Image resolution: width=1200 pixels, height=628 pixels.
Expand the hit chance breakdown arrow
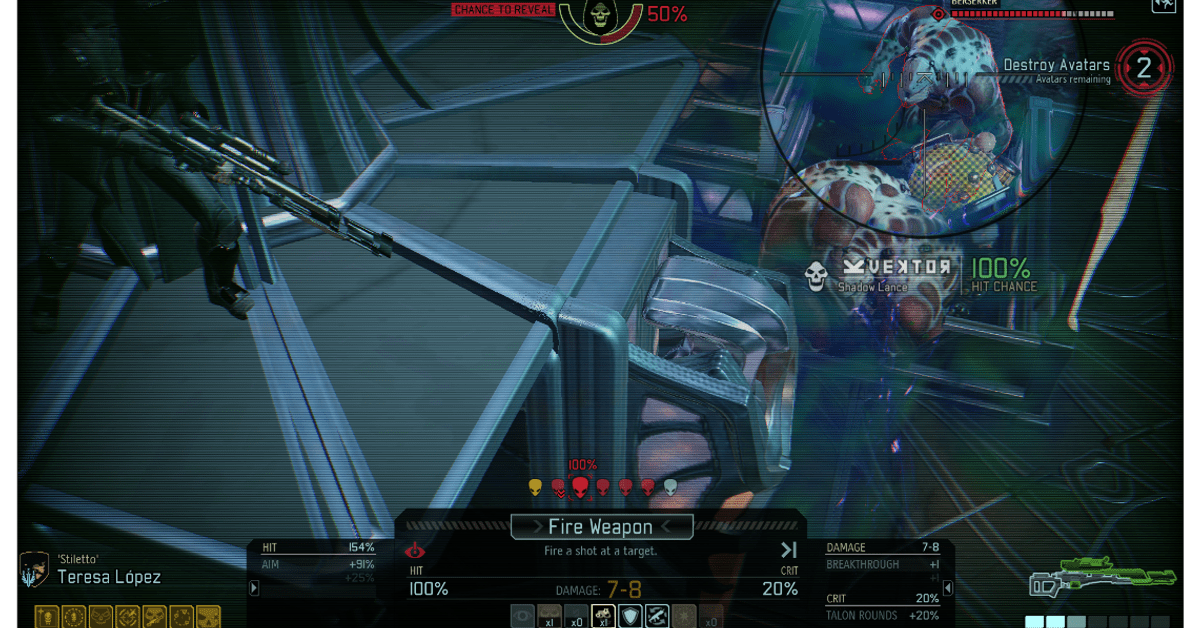click(x=254, y=588)
